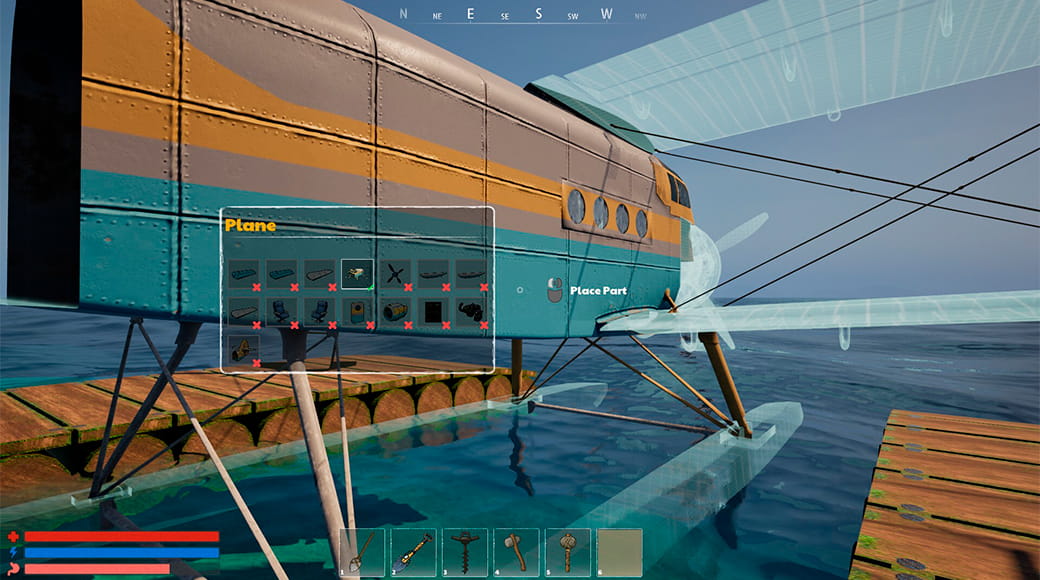This screenshot has height=580, width=1040.
Task: Equip the shovel from the hotbar
Action: (x=413, y=552)
